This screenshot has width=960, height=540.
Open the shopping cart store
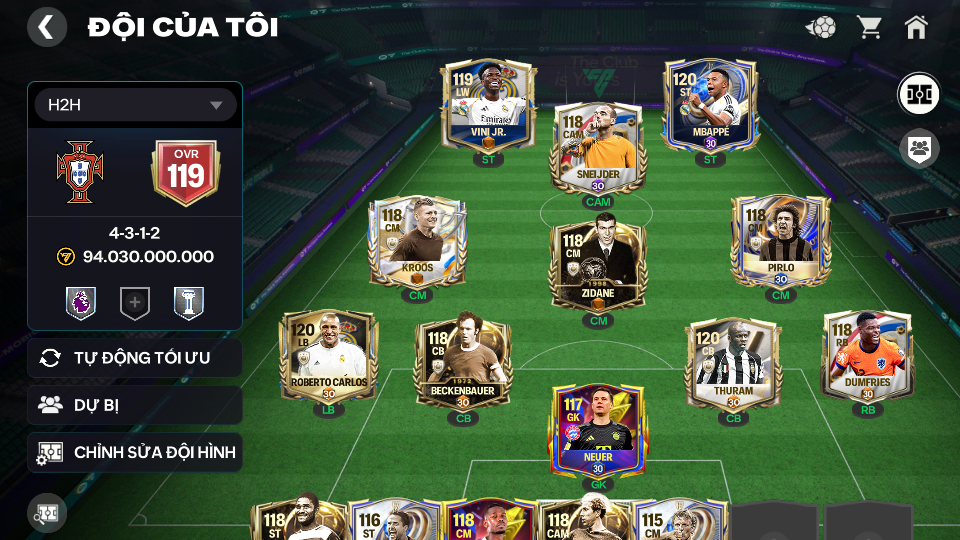(x=869, y=27)
